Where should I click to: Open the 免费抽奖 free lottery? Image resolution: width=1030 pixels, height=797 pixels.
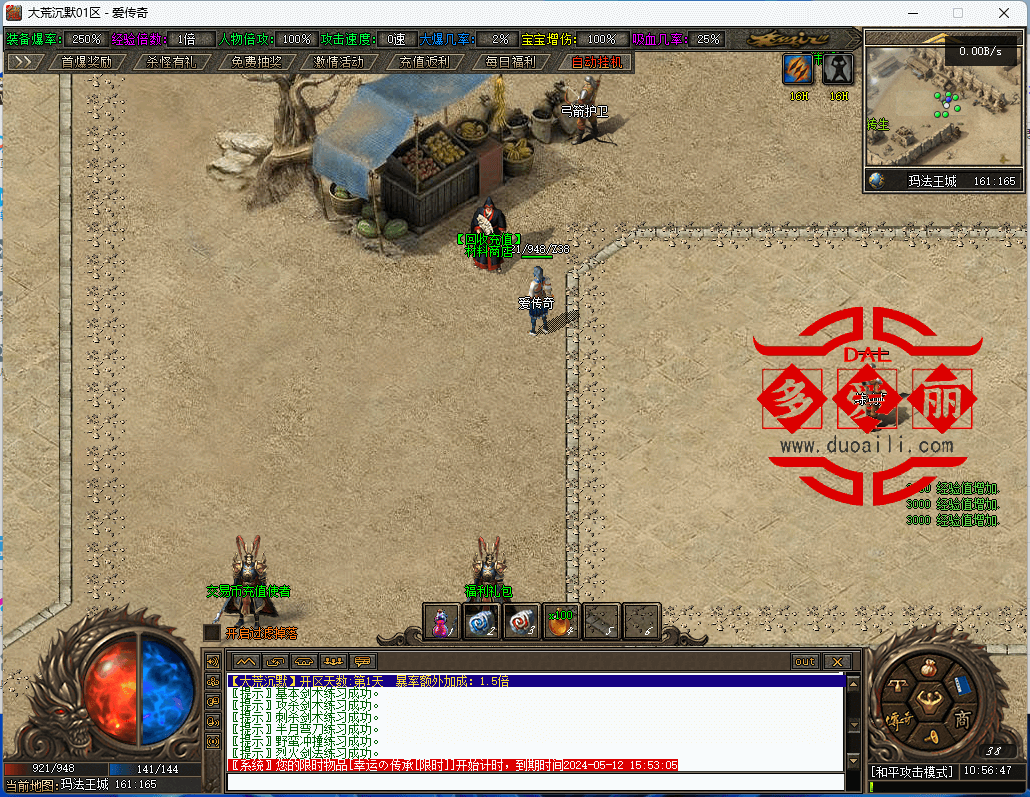coord(256,61)
